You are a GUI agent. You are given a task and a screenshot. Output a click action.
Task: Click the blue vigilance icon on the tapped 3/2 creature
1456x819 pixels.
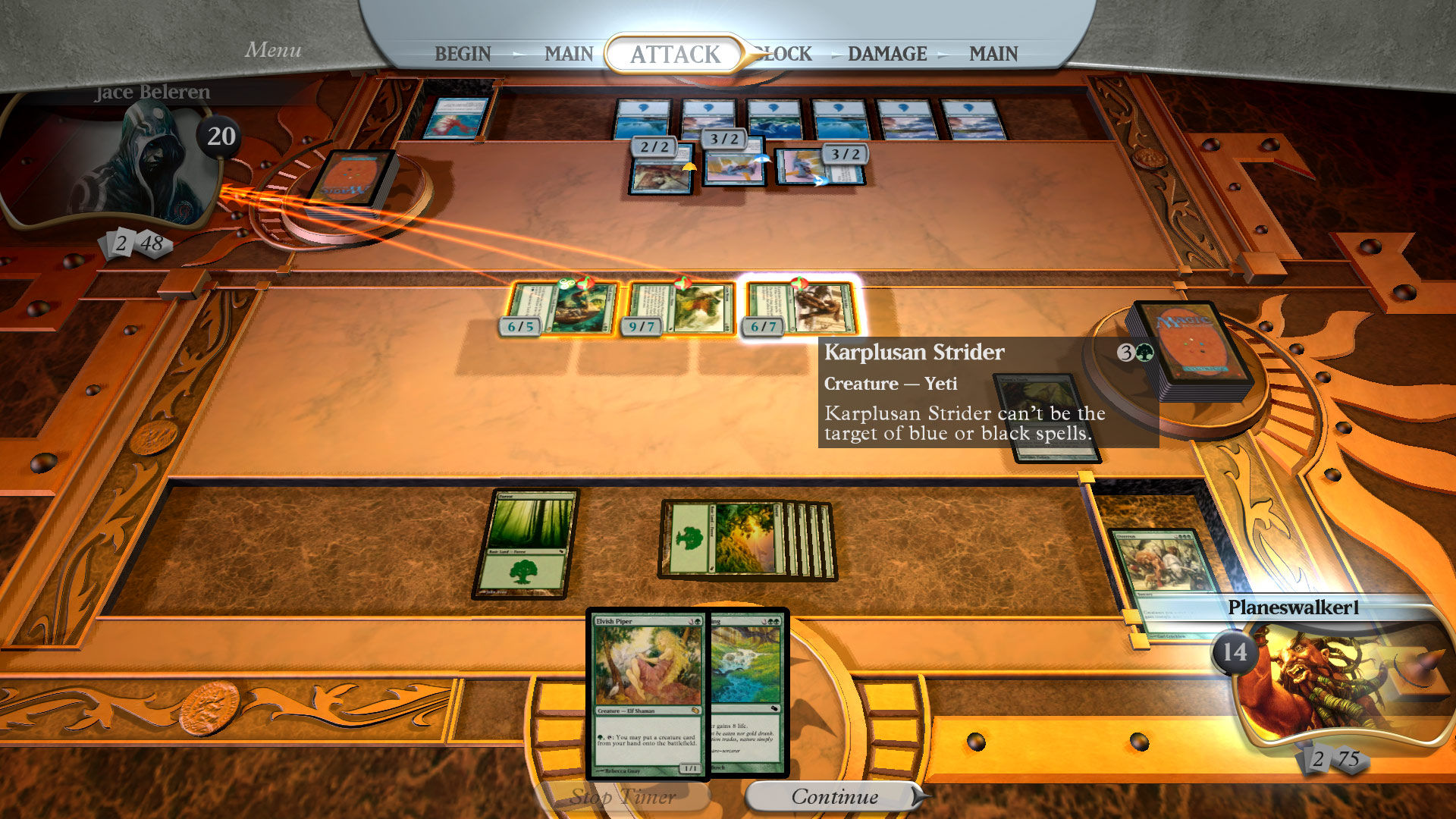[x=819, y=180]
